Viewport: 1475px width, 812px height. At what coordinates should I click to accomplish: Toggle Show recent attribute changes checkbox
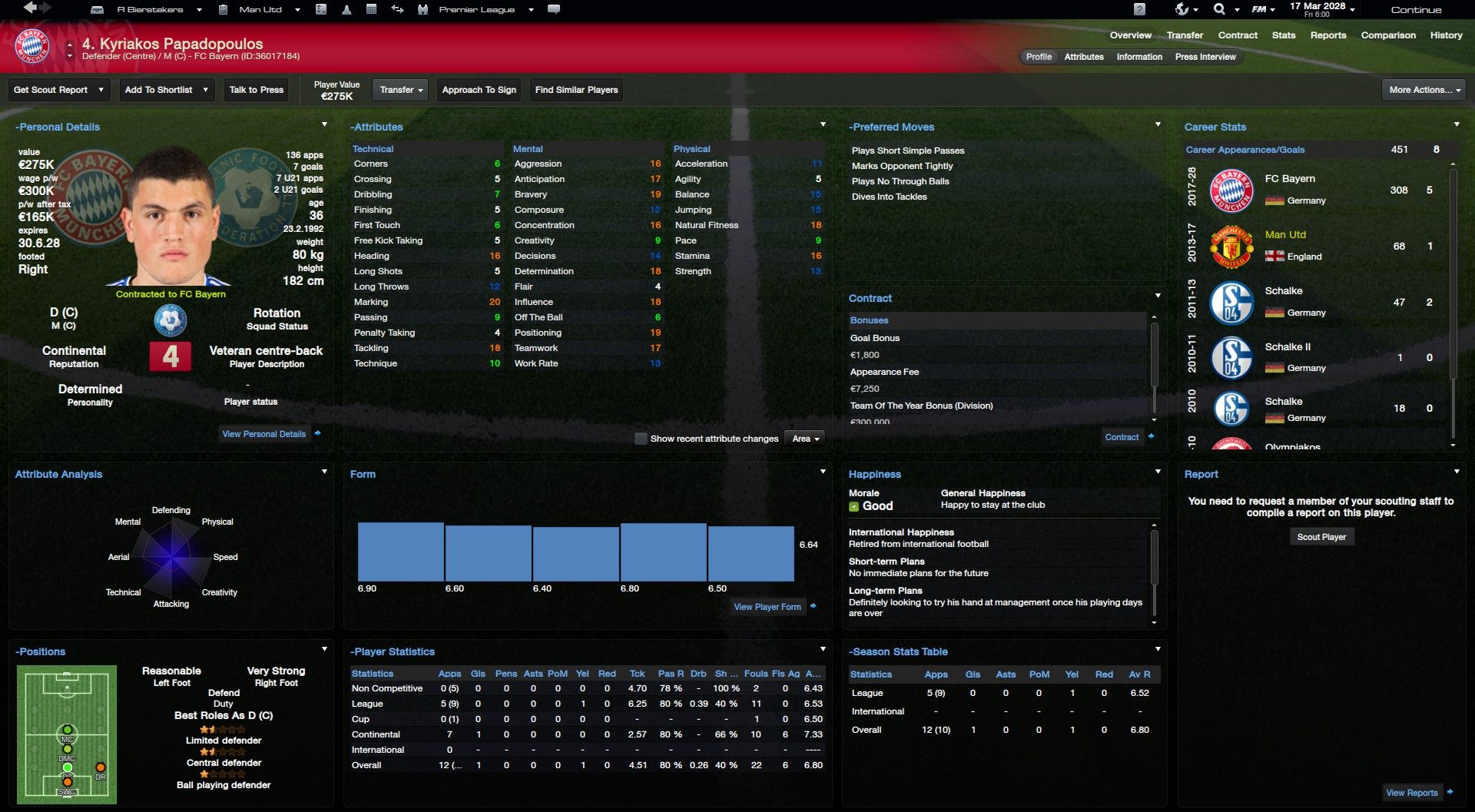641,439
